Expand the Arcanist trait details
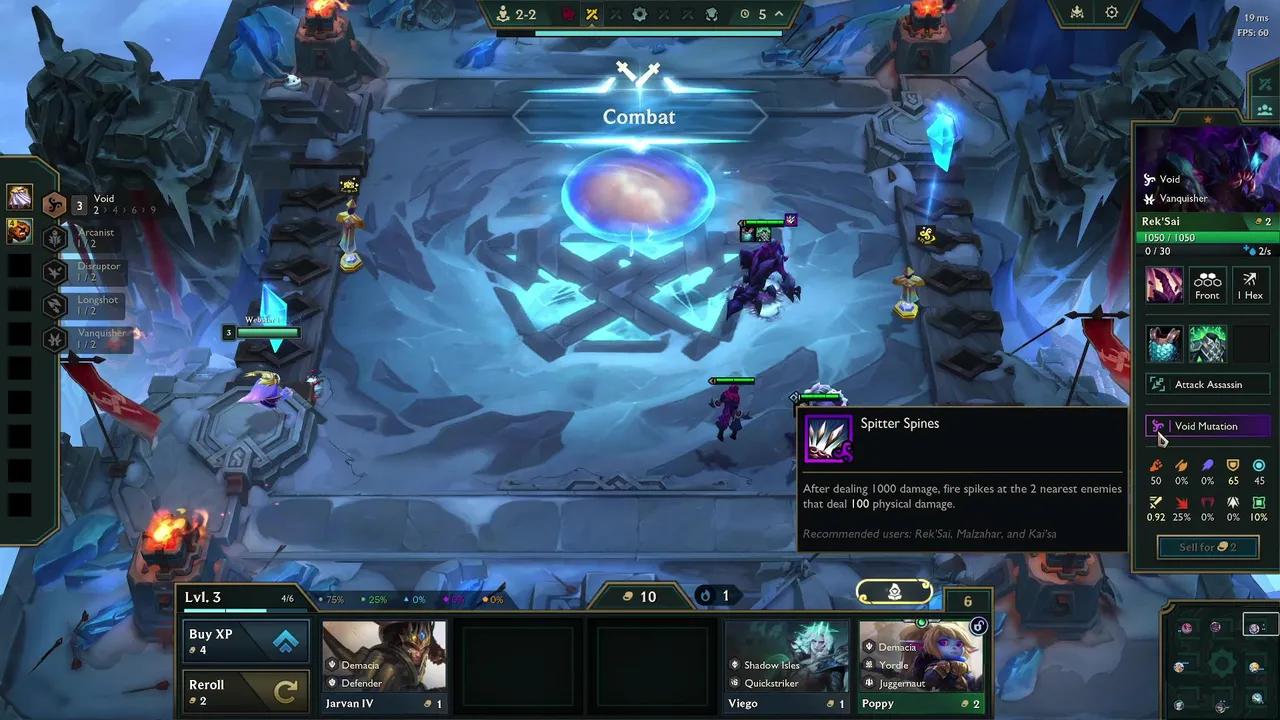Image resolution: width=1280 pixels, height=720 pixels. pyautogui.click(x=54, y=237)
